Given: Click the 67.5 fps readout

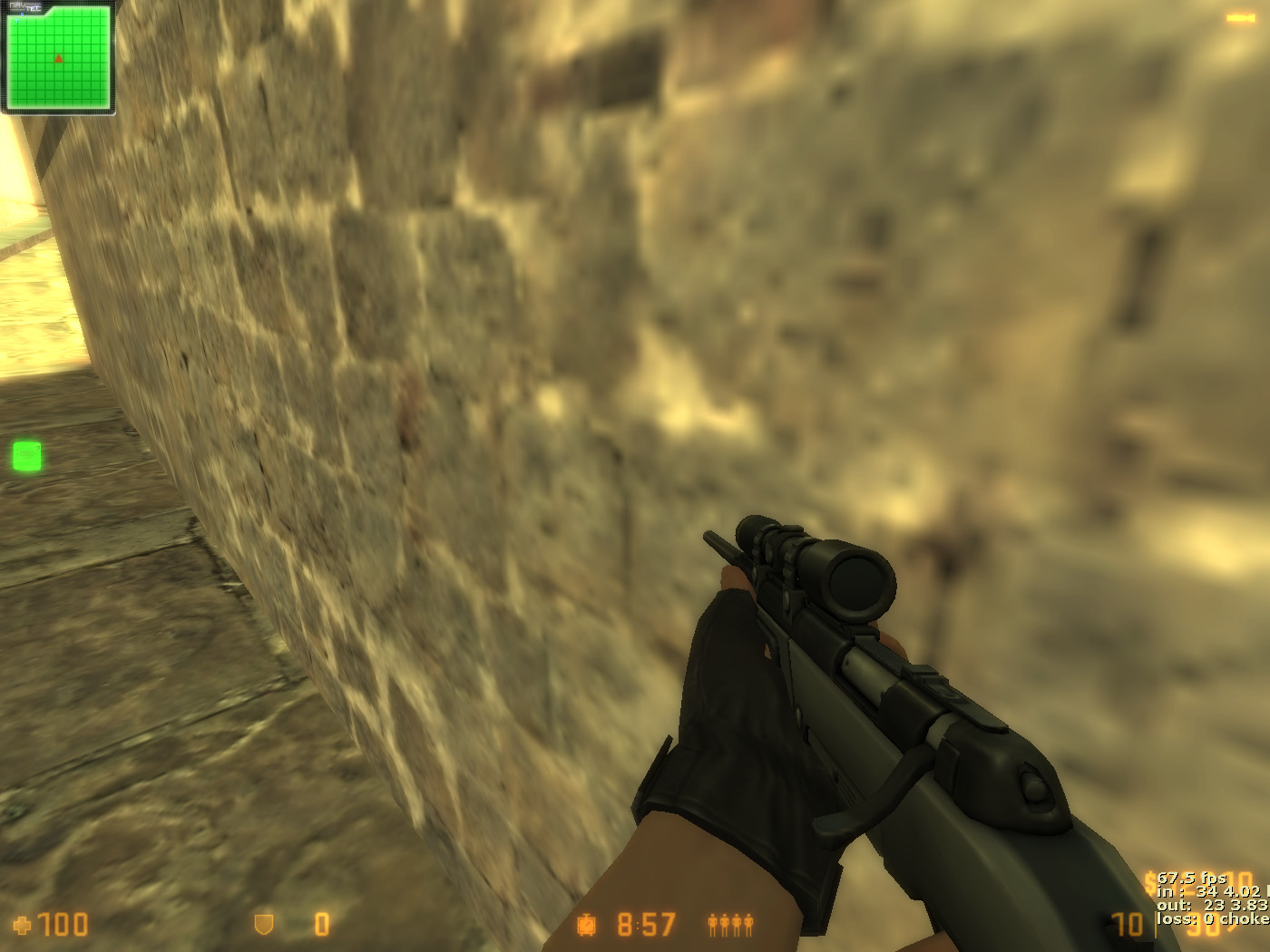Looking at the screenshot, I should 1190,879.
